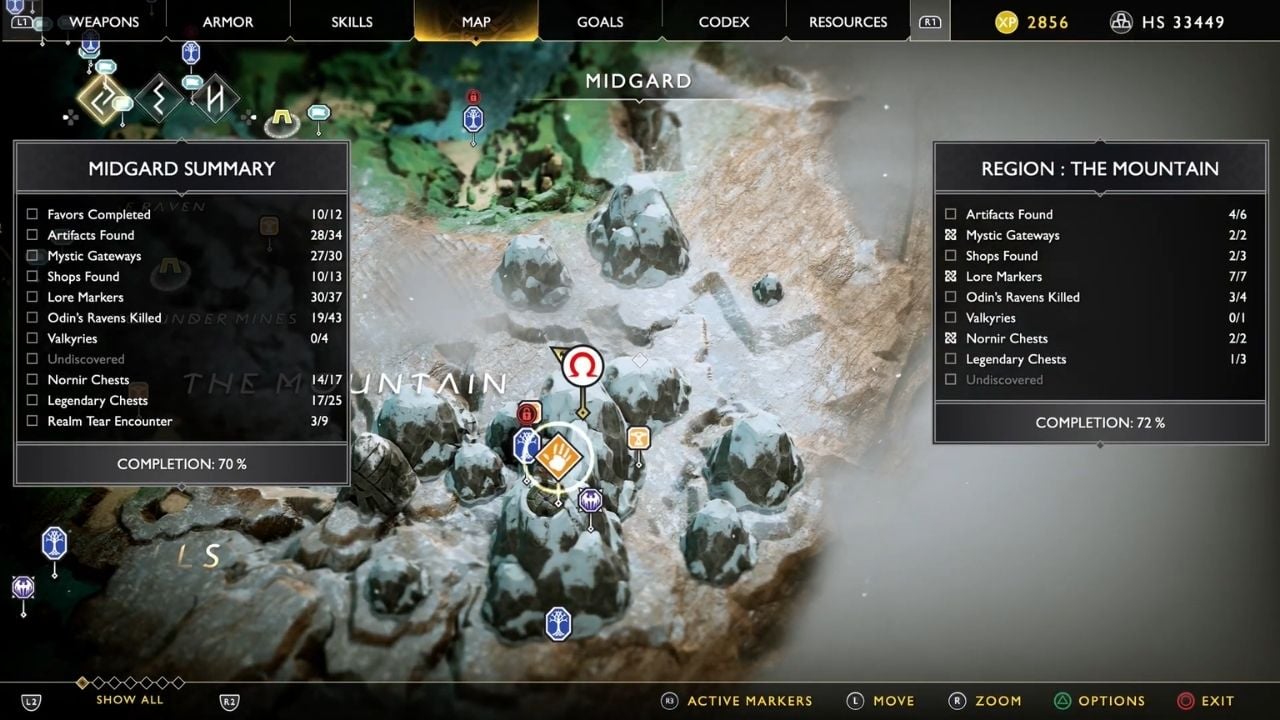Toggle Odin's Ravens Killed in Midgard Summary
The height and width of the screenshot is (720, 1280).
33,318
